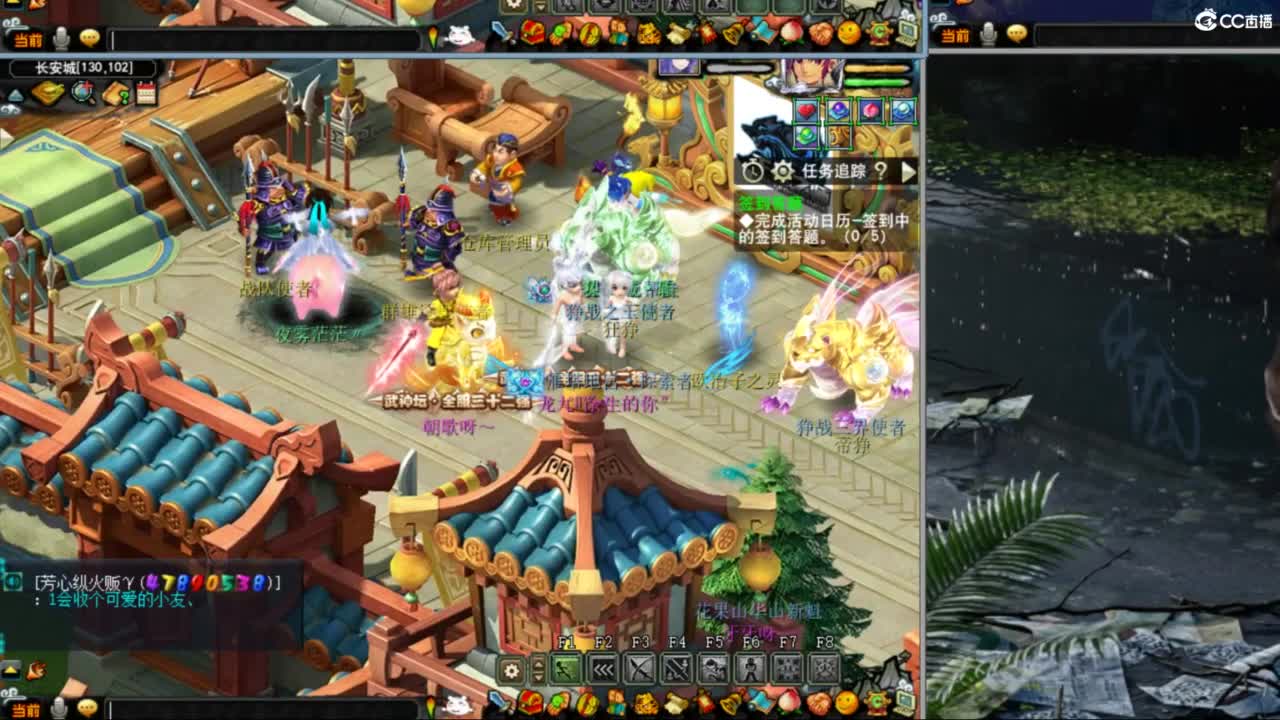Toggle the F1 green movement skill slot

(565, 668)
